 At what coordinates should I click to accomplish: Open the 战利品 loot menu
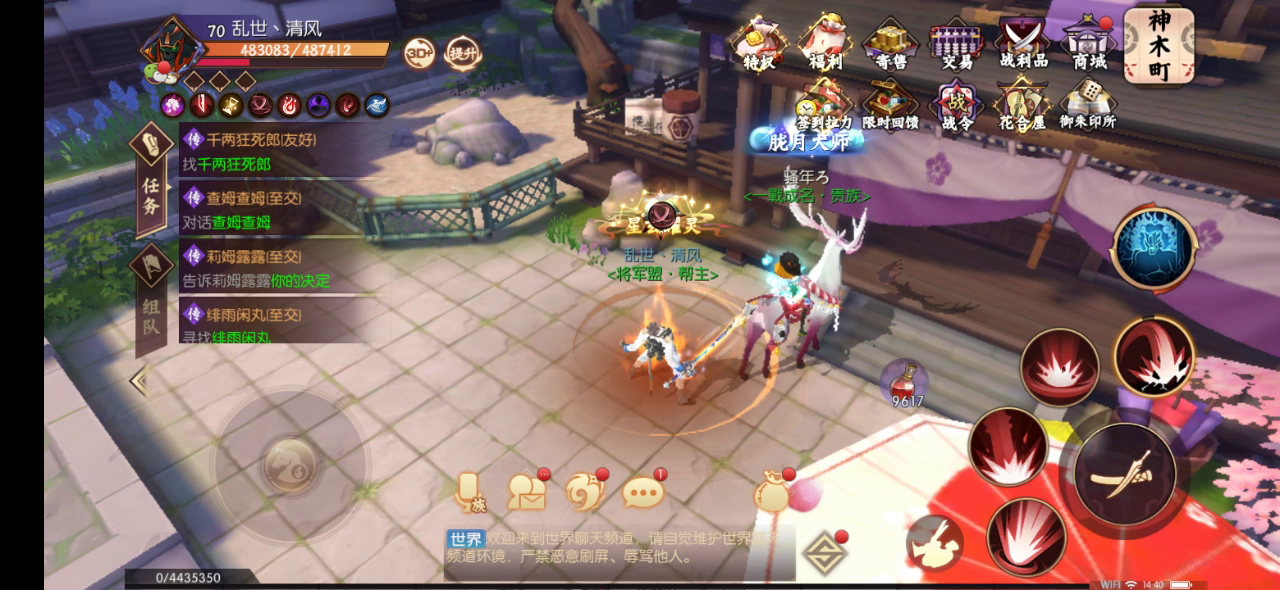click(x=1023, y=44)
